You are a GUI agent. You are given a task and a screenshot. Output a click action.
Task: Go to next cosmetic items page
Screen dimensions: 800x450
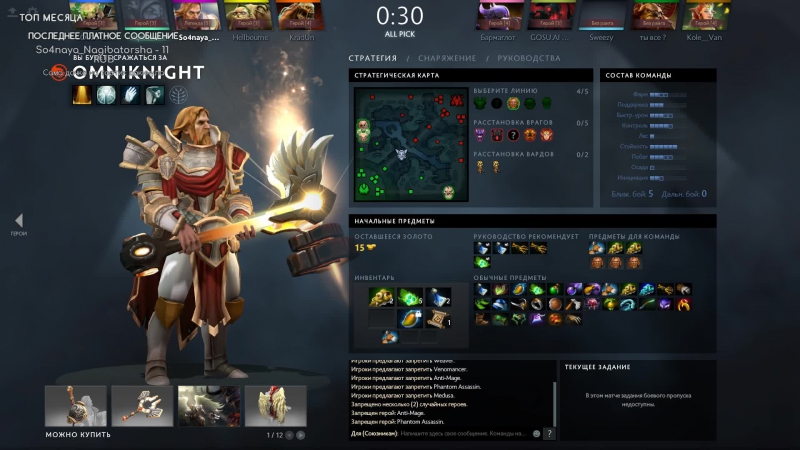(301, 435)
